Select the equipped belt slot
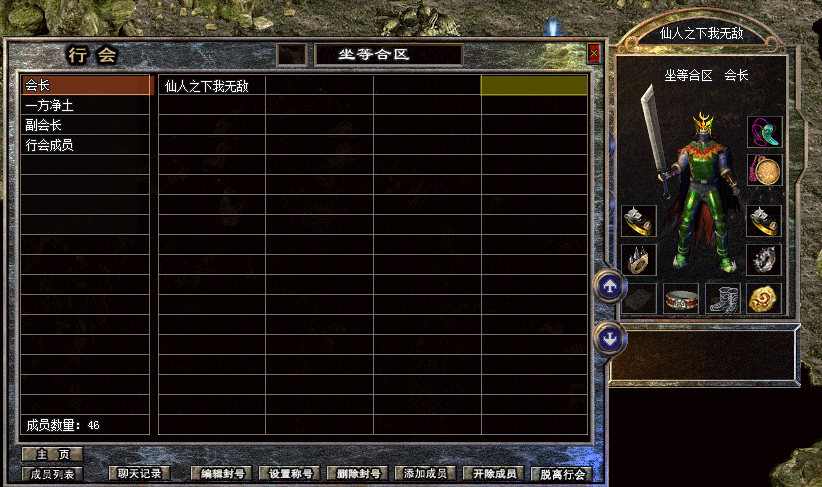Image resolution: width=822 pixels, height=487 pixels. [x=680, y=298]
